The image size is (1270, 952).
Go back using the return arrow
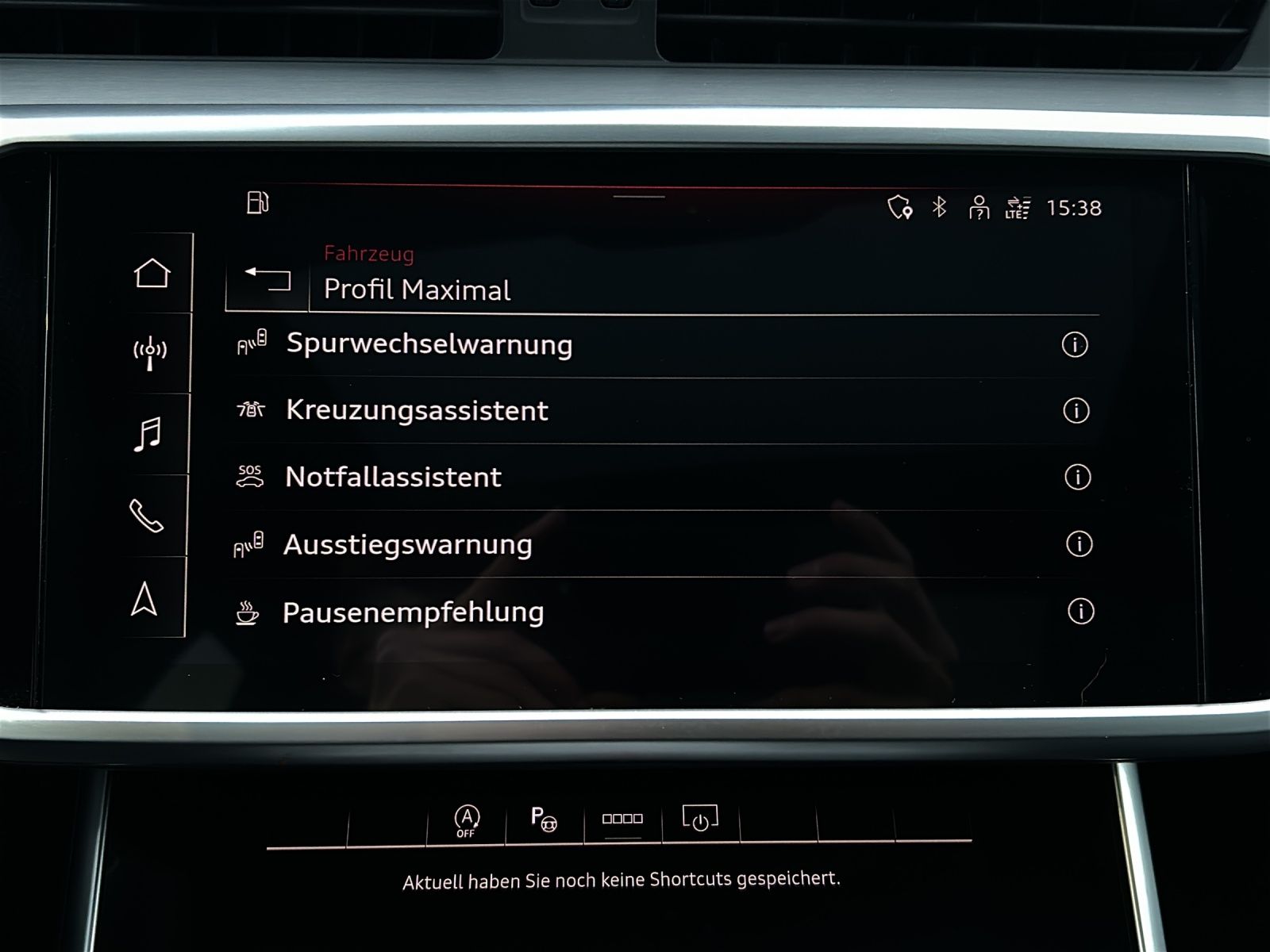(x=264, y=278)
